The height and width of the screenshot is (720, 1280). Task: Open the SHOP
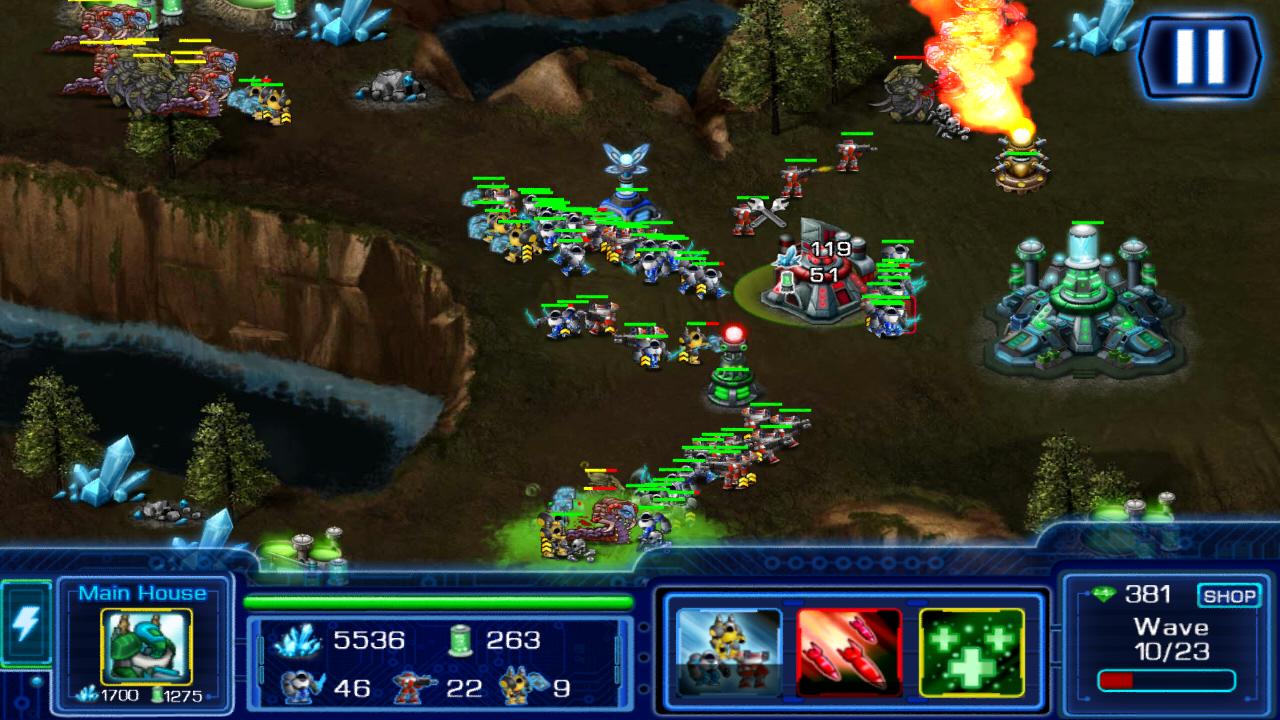pyautogui.click(x=1229, y=596)
